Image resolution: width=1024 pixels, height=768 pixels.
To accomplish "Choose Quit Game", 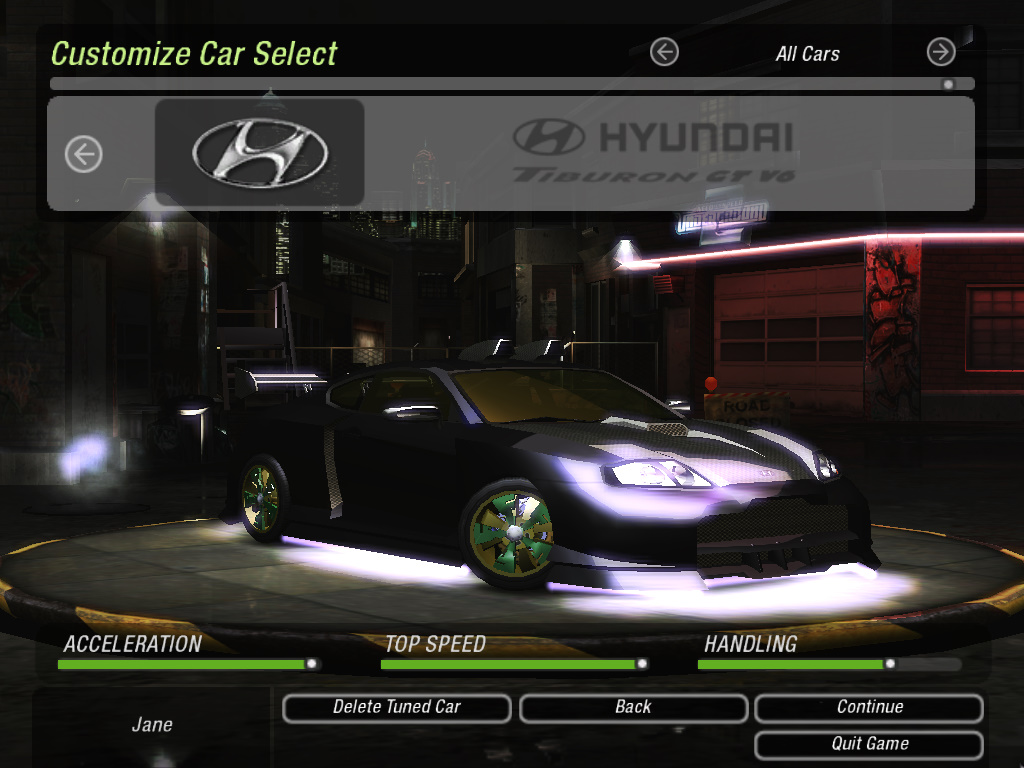I will tap(869, 745).
